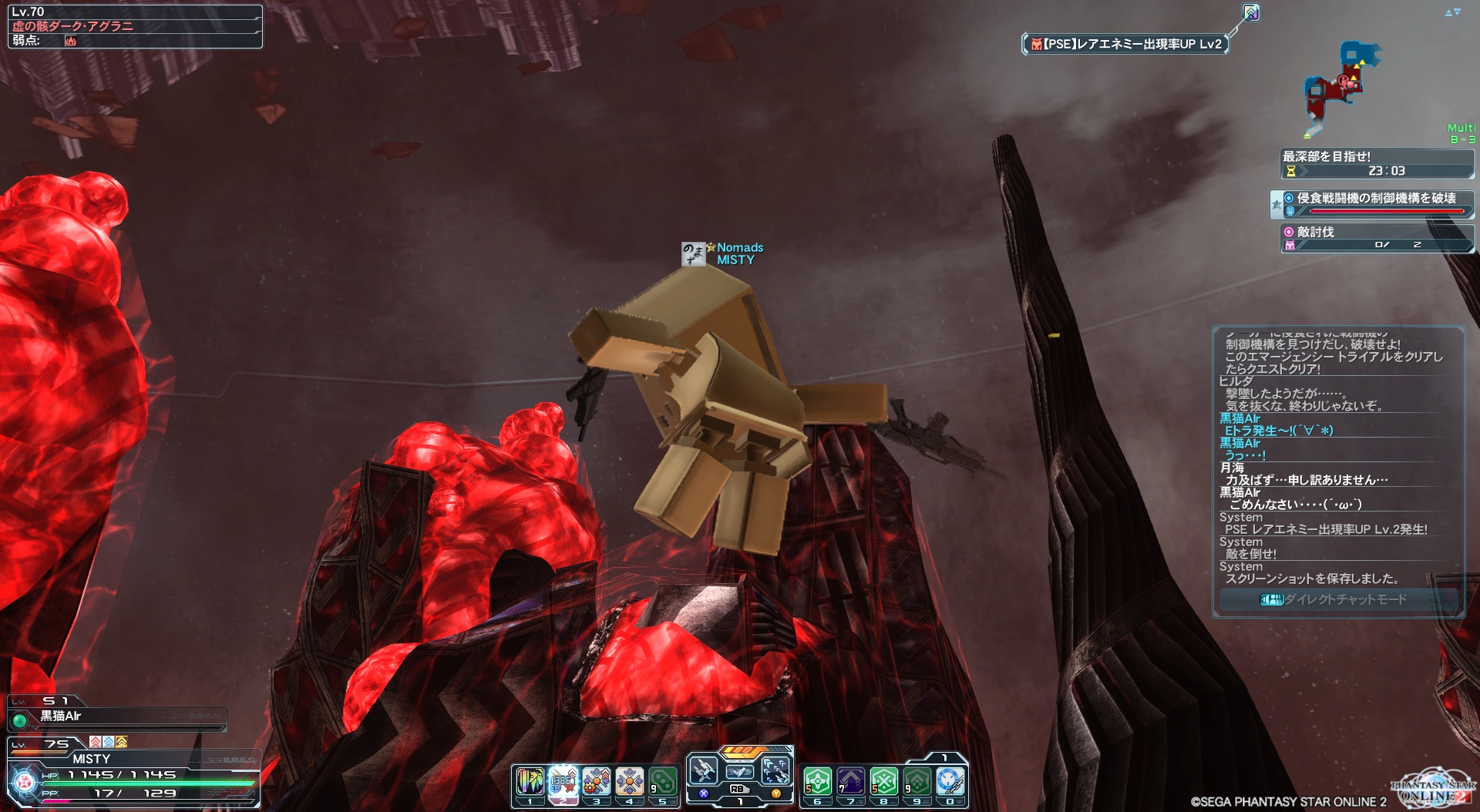Select the right weapon arrow-rain photon art
This screenshot has width=1480, height=812.
pos(775,770)
